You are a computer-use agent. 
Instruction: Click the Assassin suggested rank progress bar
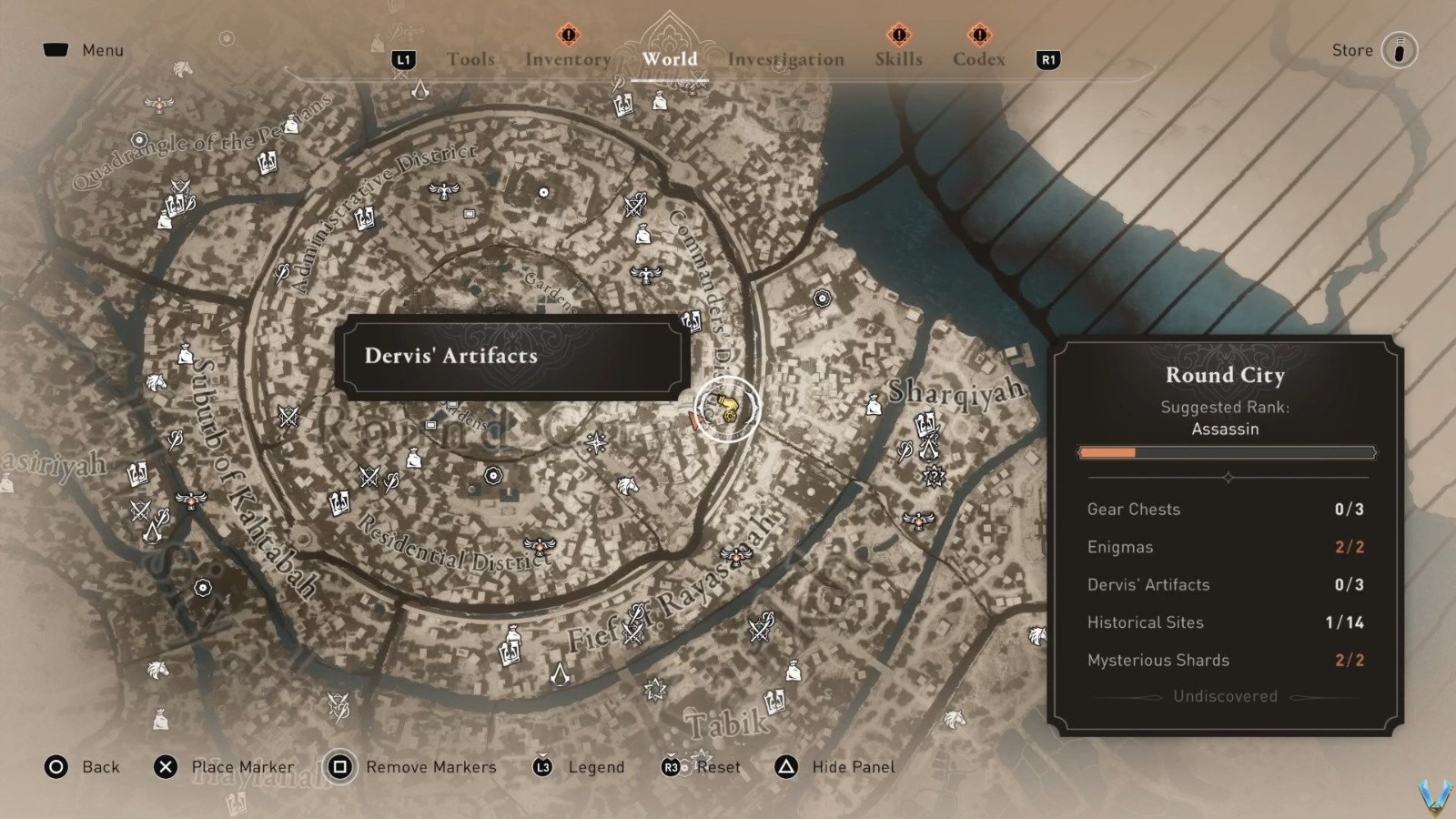pos(1226,452)
